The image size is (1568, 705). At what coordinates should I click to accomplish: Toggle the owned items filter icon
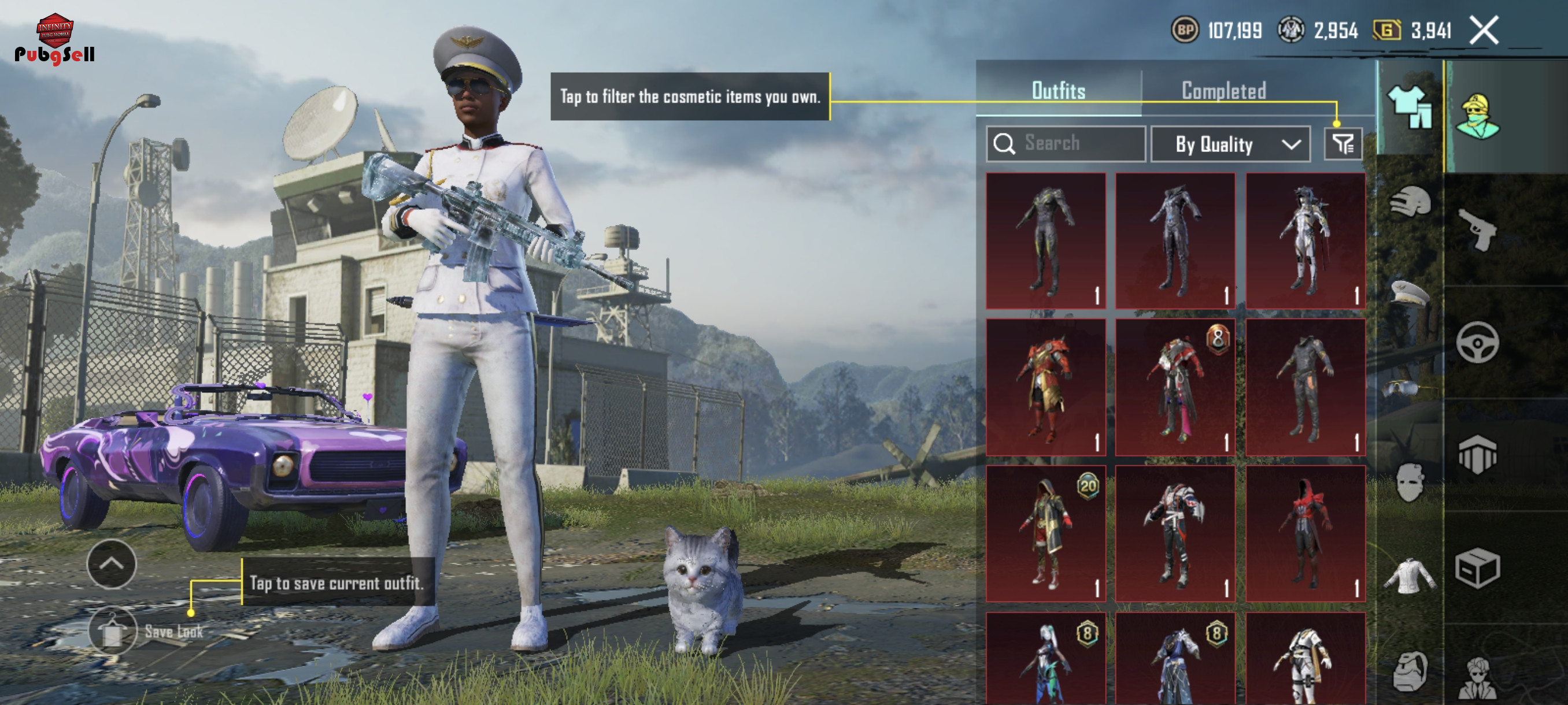click(x=1342, y=144)
